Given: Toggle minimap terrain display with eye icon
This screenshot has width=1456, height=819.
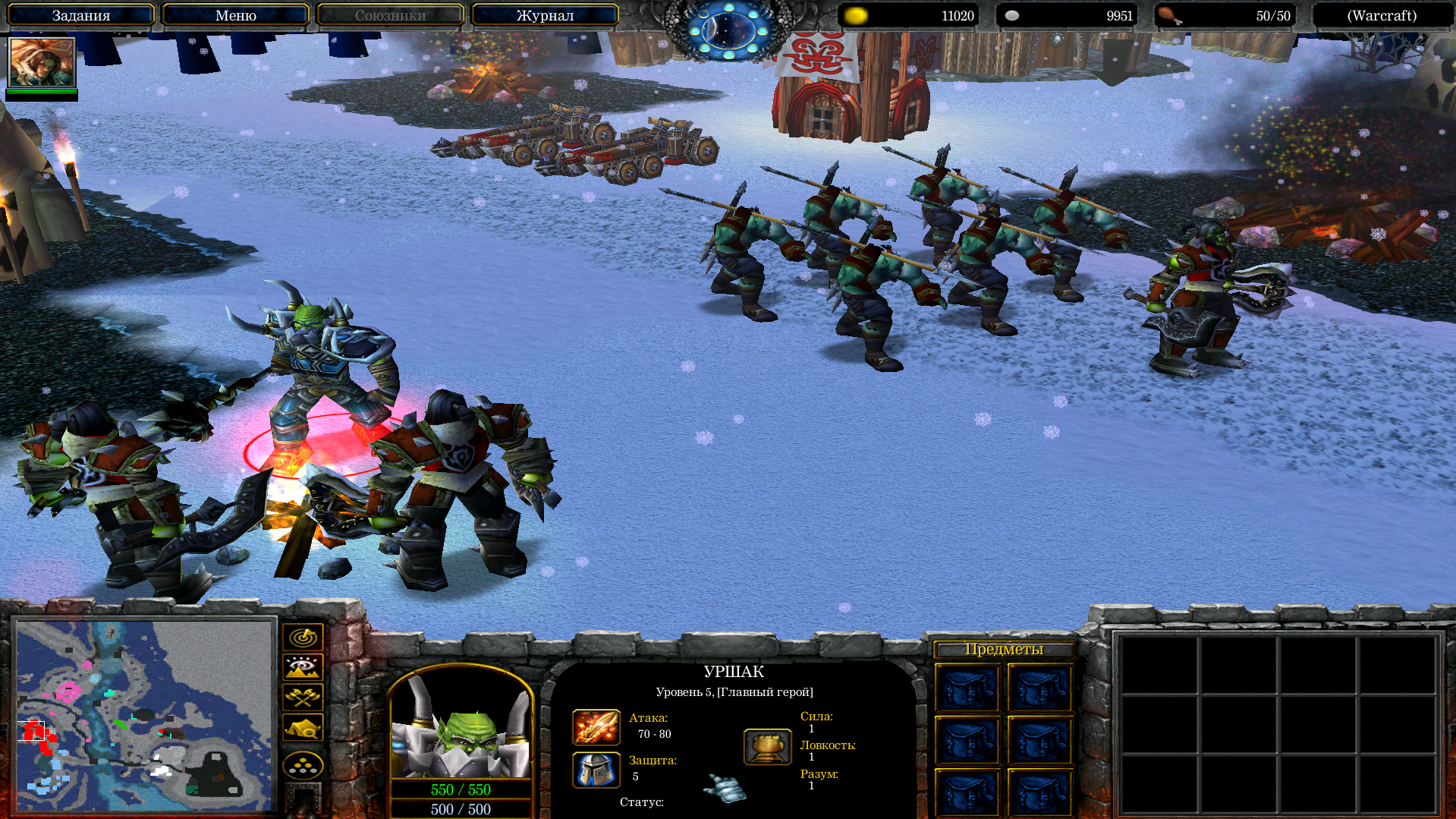Looking at the screenshot, I should click(303, 667).
